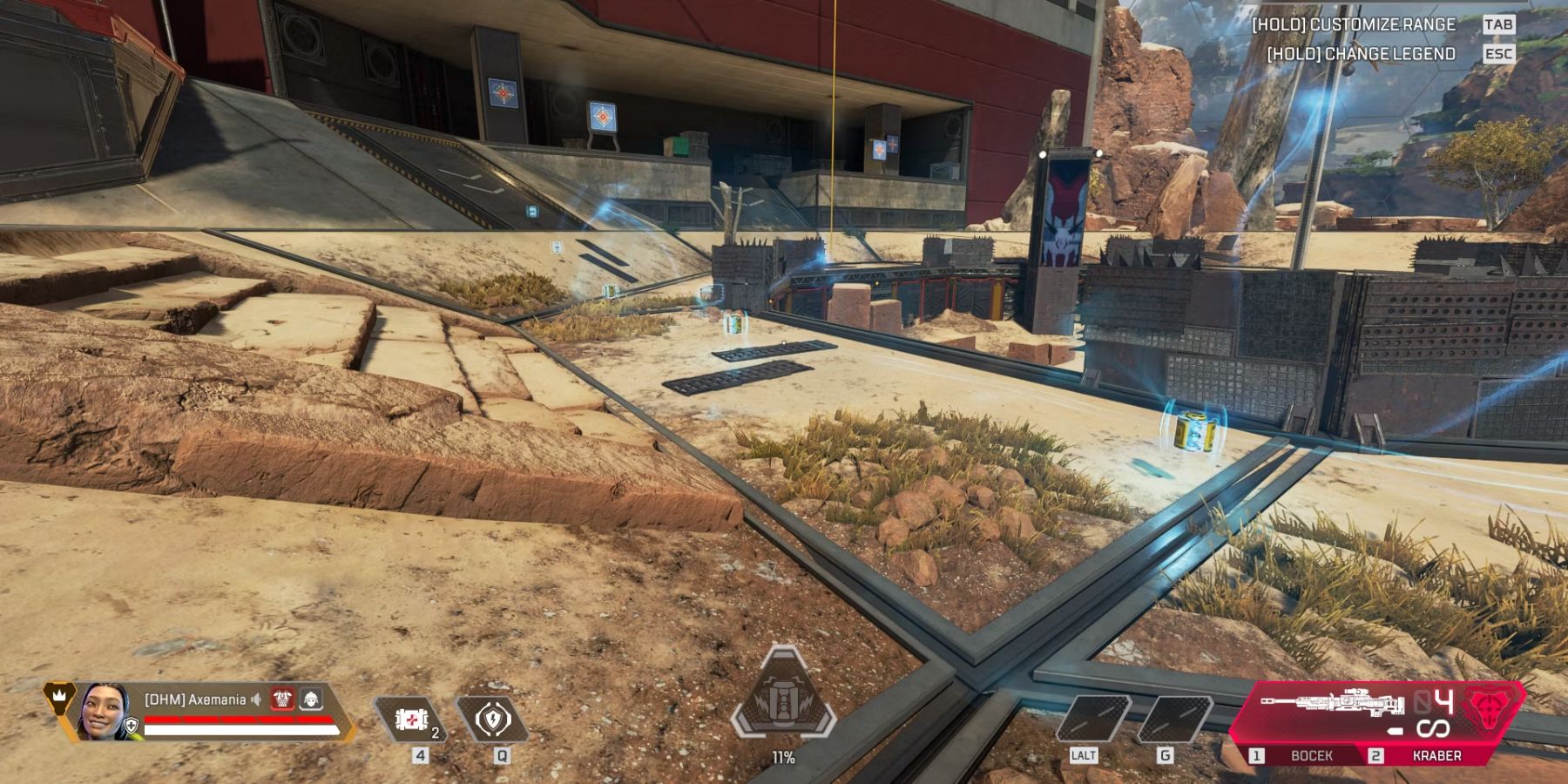This screenshot has height=784, width=1568.
Task: Switch to weapon slot 2 labeled KRABER
Action: [1436, 754]
